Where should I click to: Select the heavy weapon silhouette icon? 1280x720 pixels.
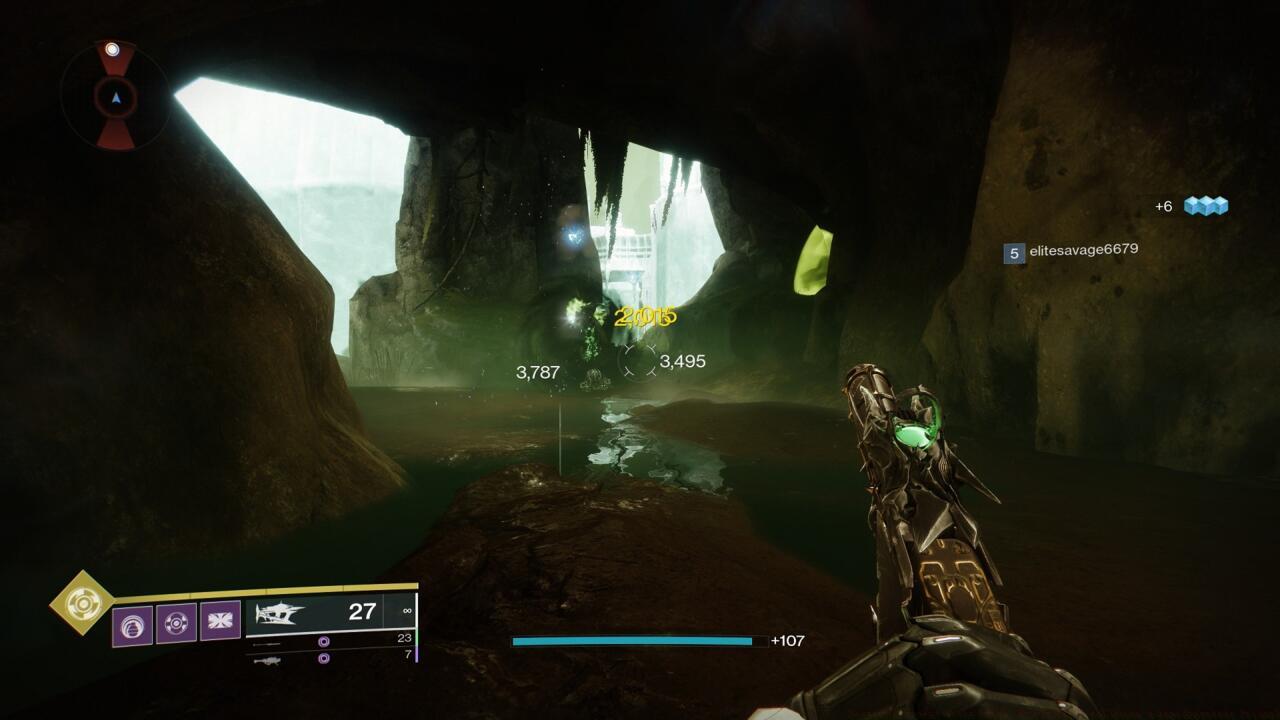pos(268,661)
